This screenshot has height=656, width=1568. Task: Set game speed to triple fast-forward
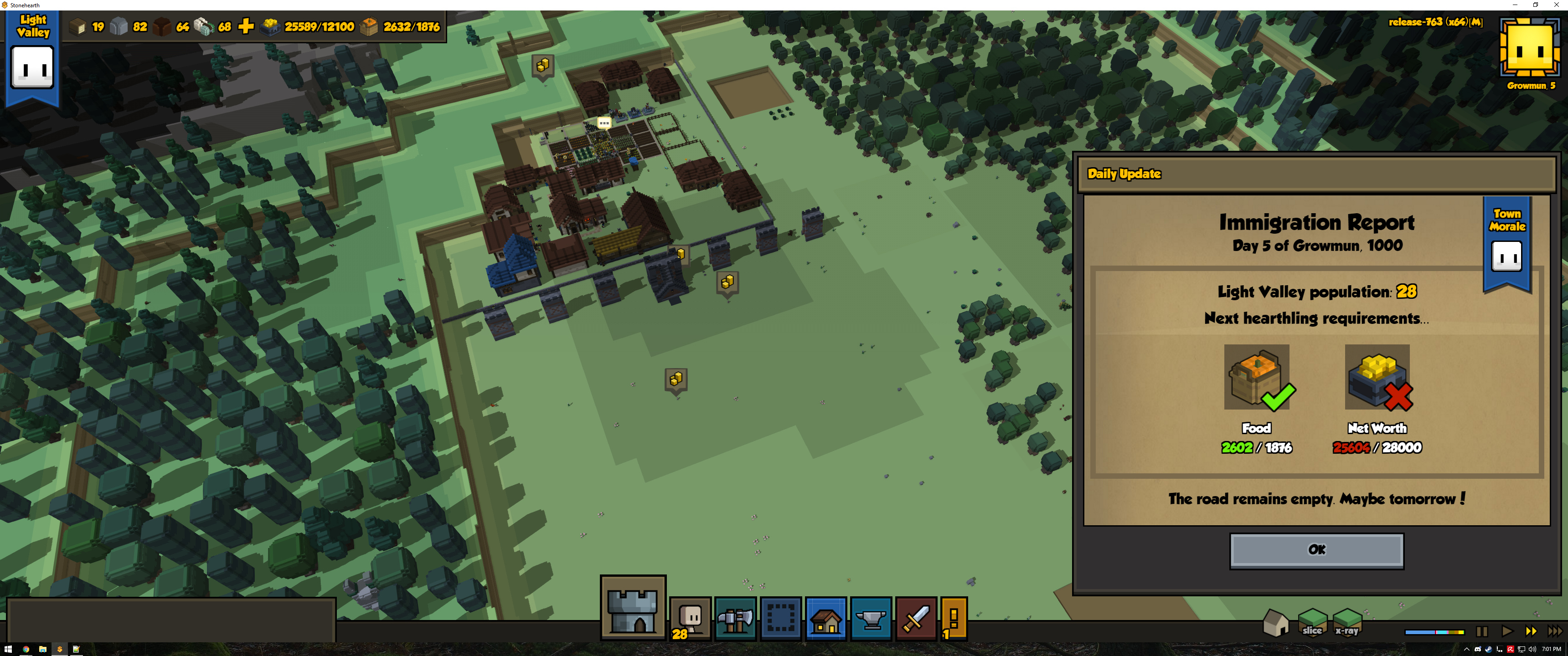[1555, 632]
